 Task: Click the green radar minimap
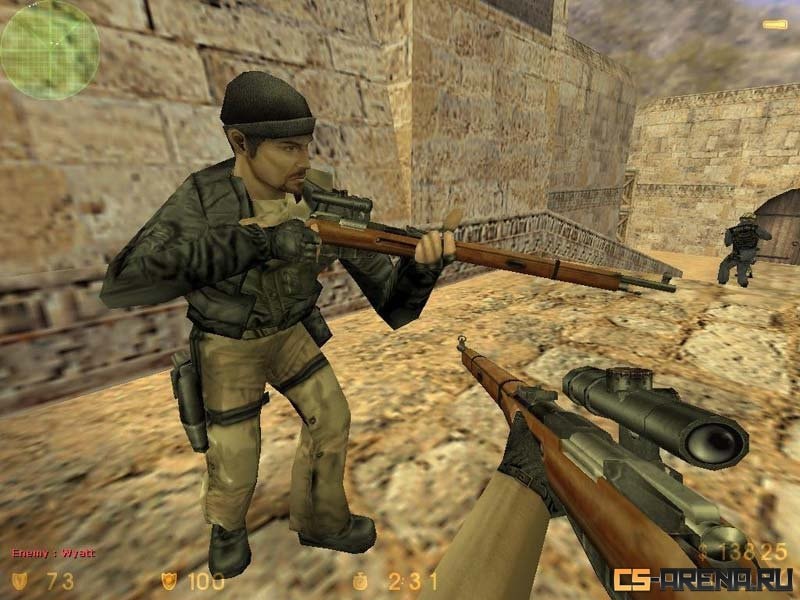pyautogui.click(x=49, y=49)
